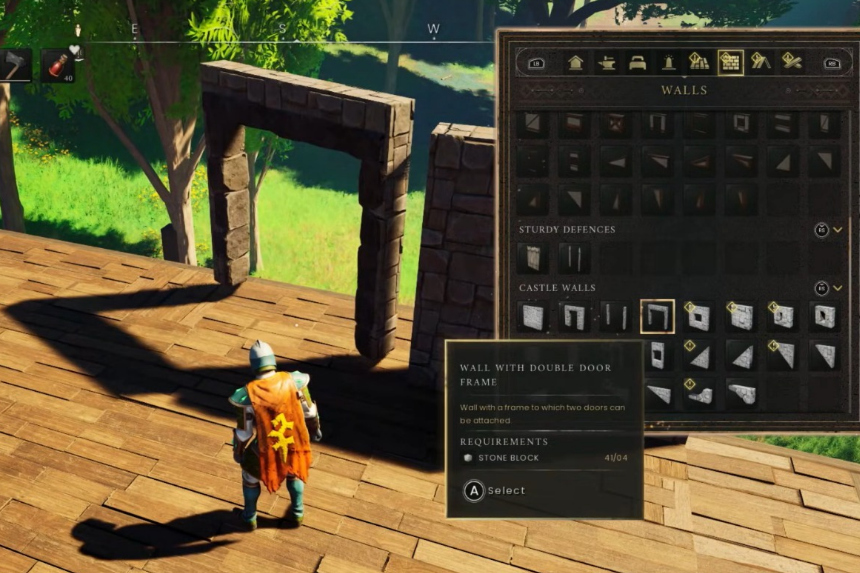This screenshot has width=860, height=573.
Task: Collapse the Castle Walls section arrow
Action: coord(838,288)
